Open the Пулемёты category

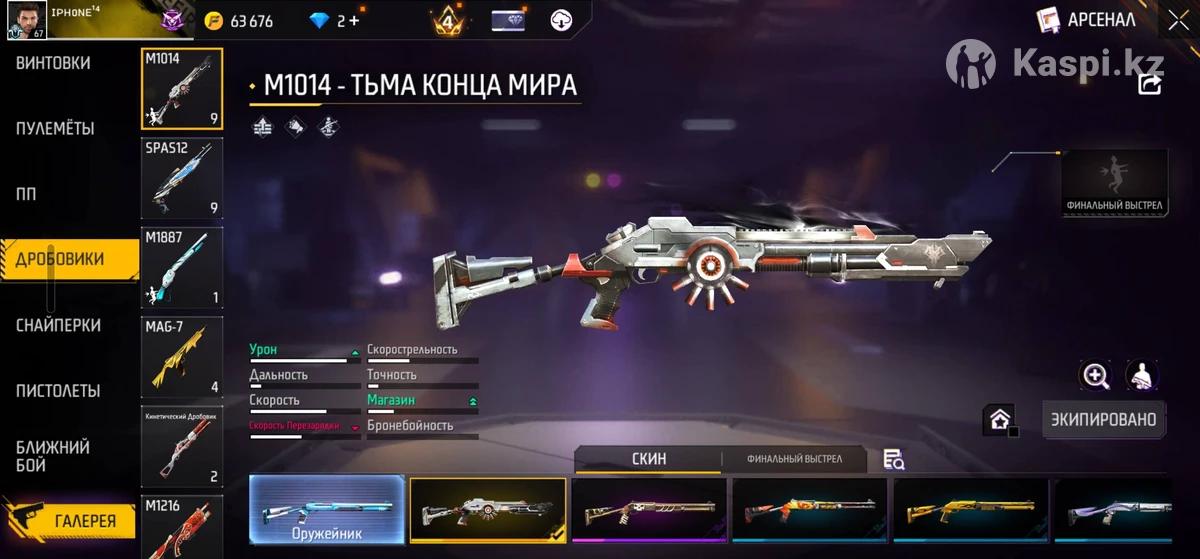(56, 129)
